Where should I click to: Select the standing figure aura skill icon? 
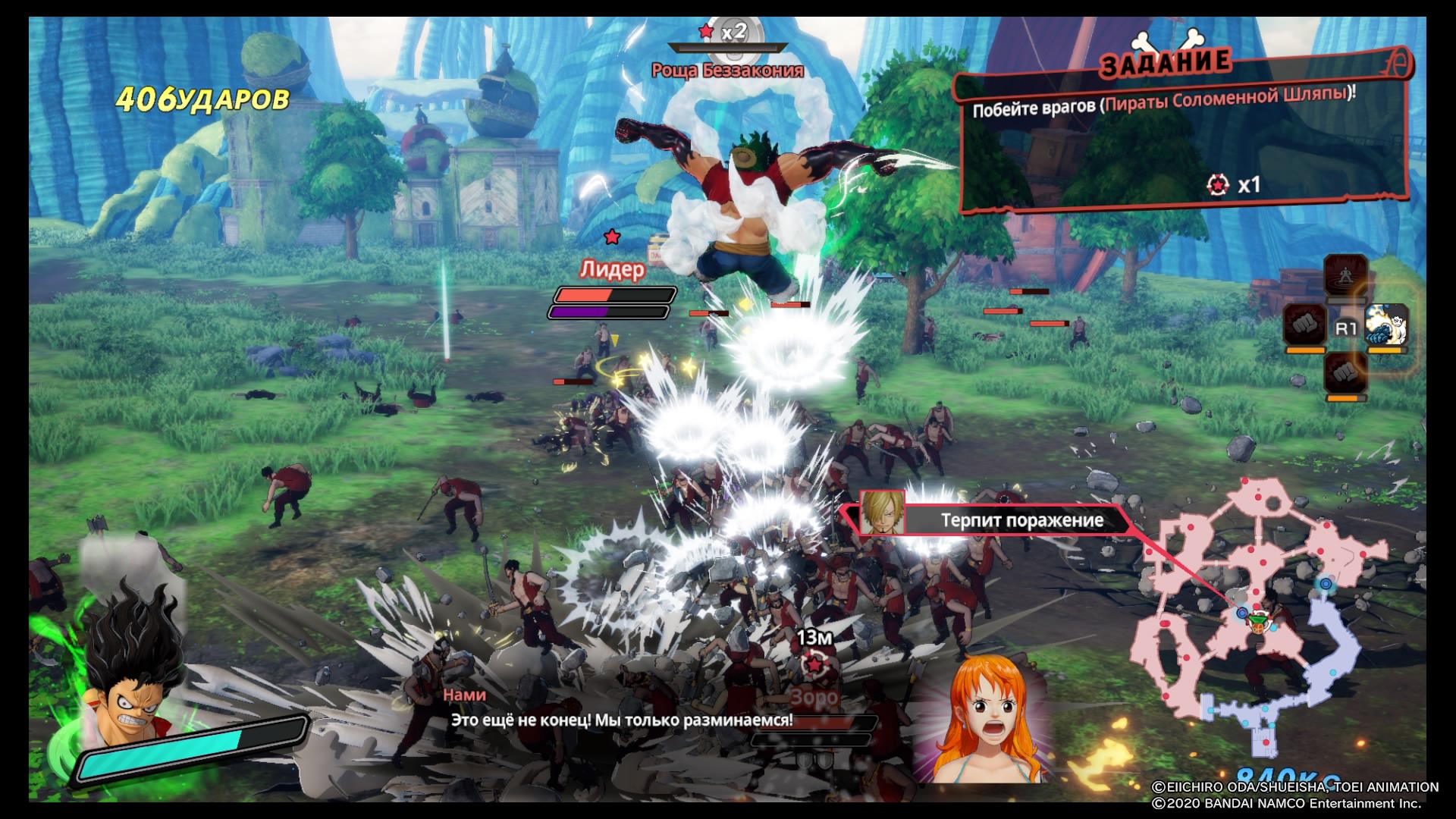[1345, 274]
